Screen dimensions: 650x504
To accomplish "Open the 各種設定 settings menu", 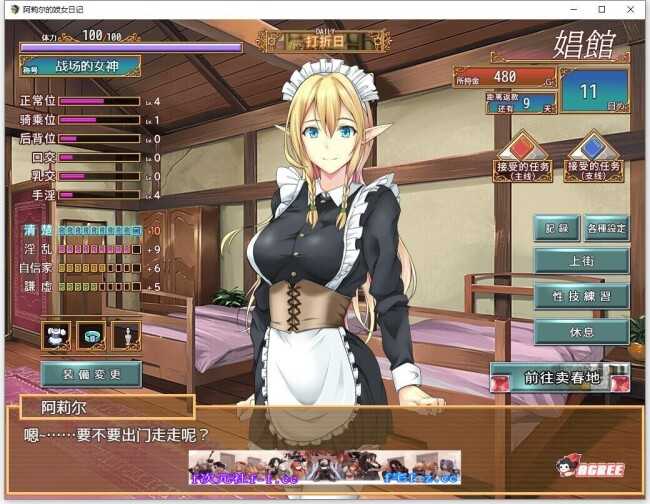I will [x=606, y=228].
